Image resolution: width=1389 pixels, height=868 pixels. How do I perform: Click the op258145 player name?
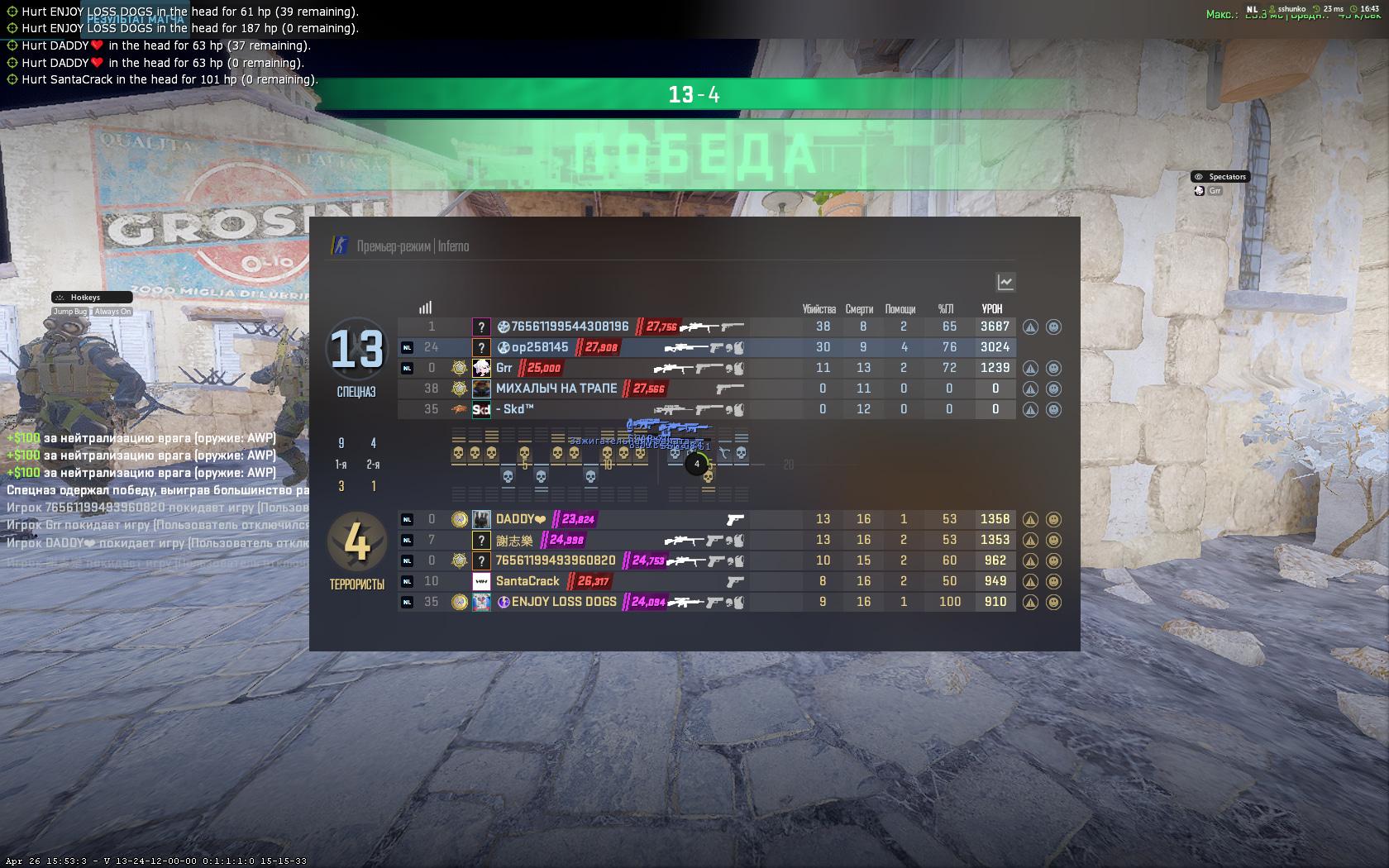537,347
